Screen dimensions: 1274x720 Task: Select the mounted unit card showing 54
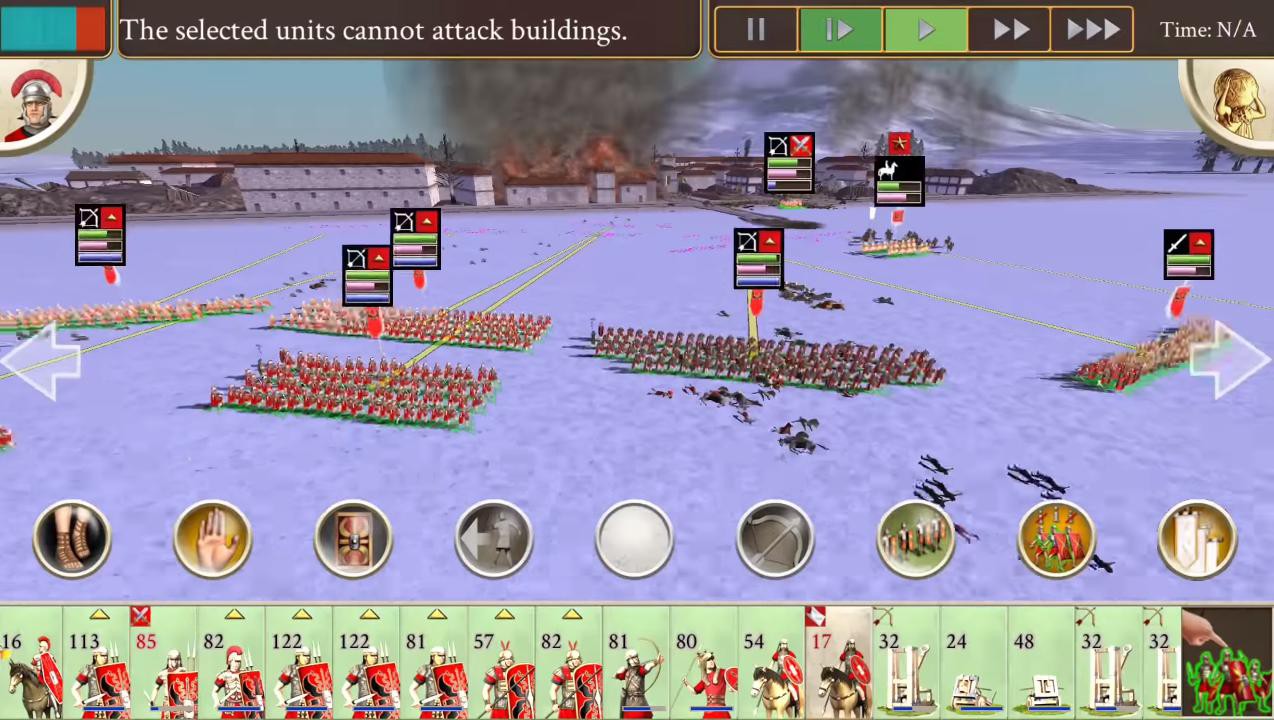[x=772, y=664]
